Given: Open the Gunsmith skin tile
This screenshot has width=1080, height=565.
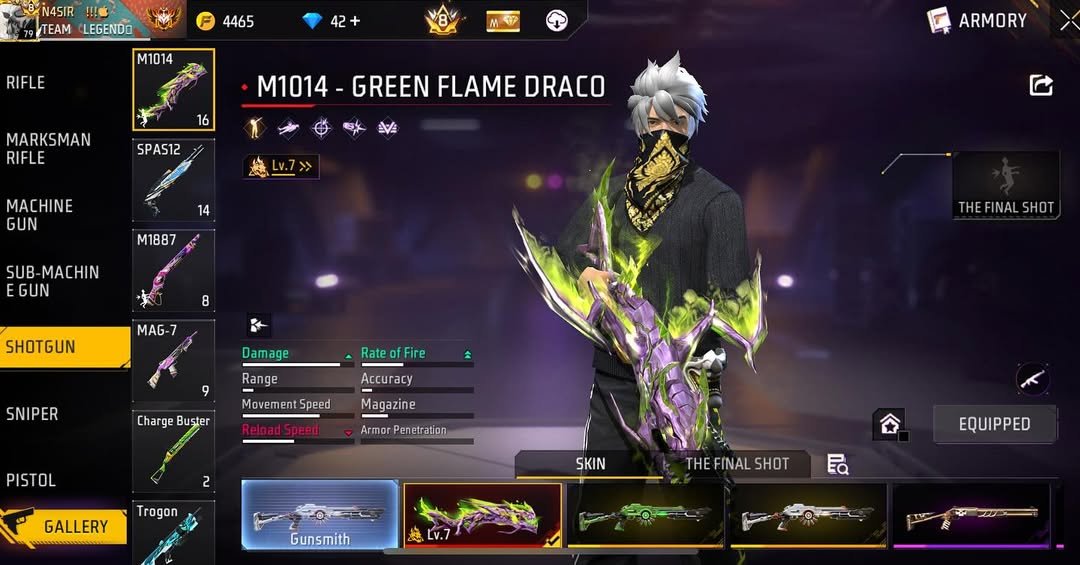Looking at the screenshot, I should pyautogui.click(x=320, y=515).
